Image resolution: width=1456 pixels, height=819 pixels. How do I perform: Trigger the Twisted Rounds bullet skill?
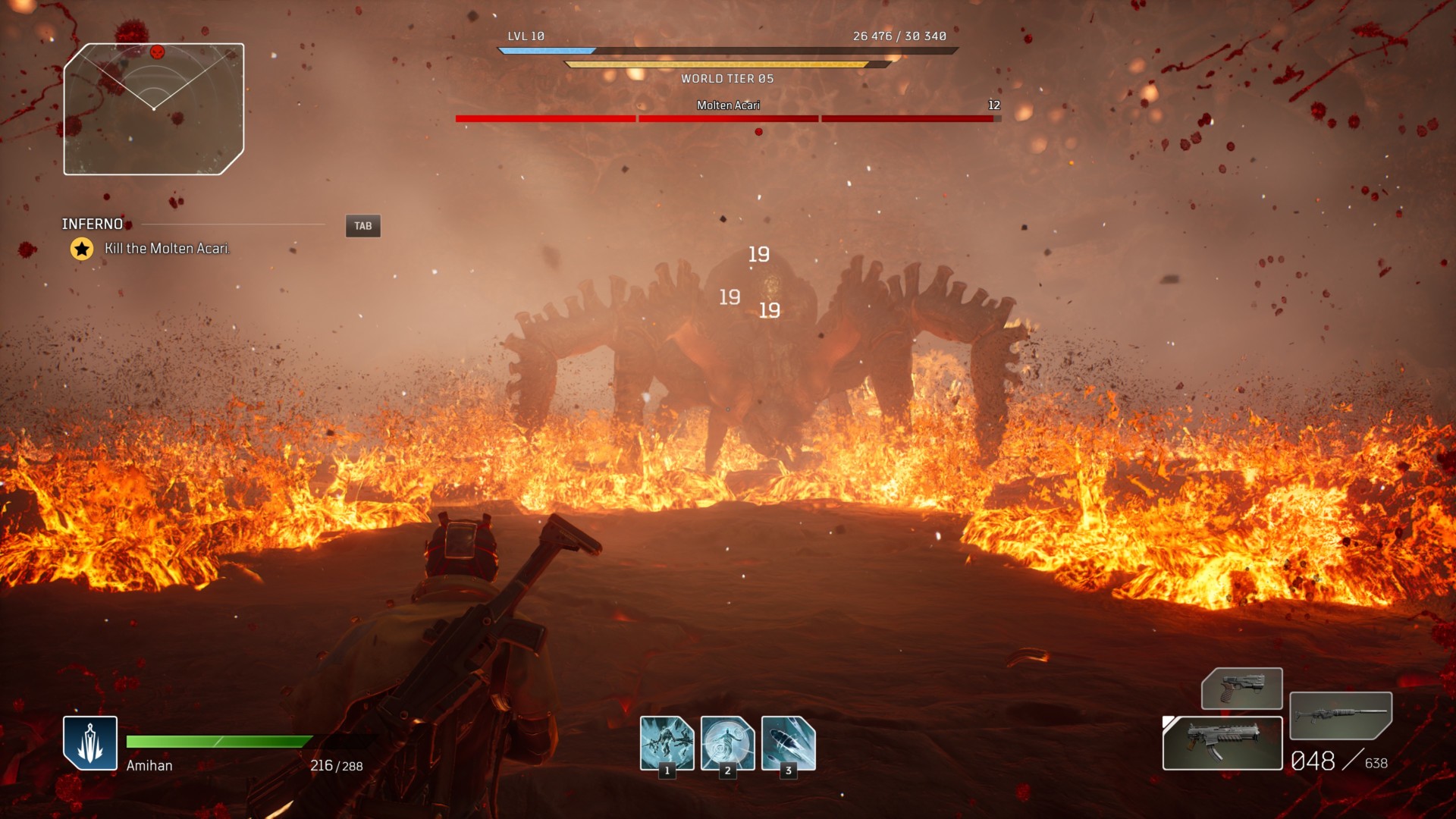click(788, 743)
